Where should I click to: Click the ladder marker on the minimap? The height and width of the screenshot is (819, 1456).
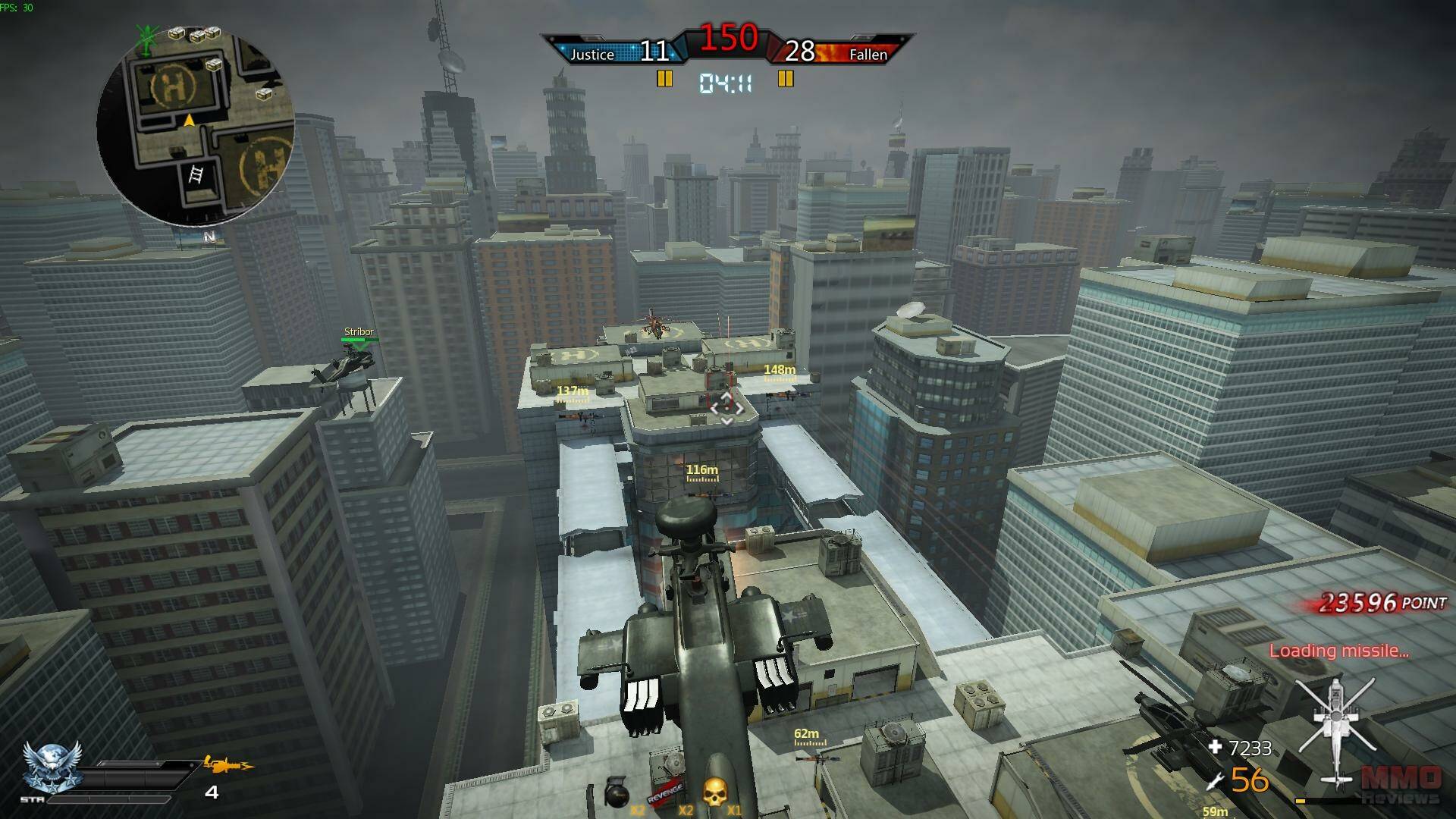tap(196, 176)
